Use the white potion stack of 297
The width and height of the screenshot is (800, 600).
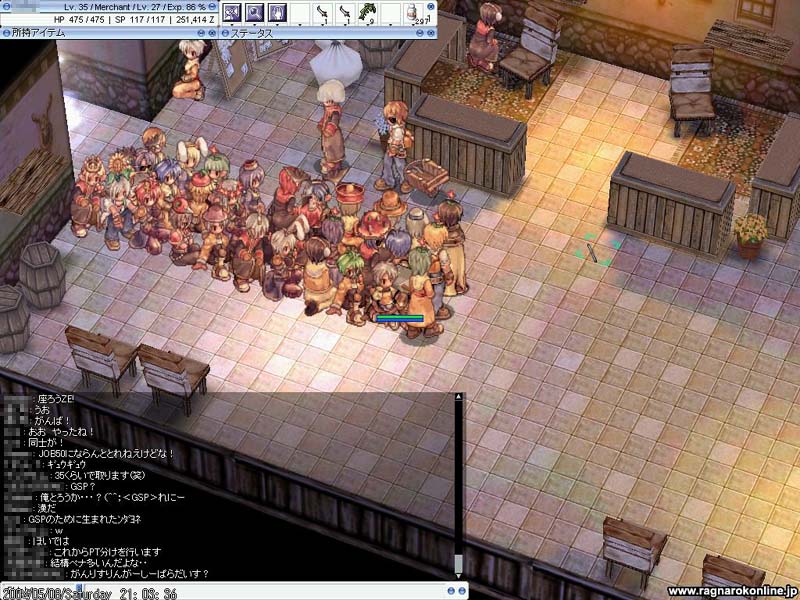click(x=413, y=13)
